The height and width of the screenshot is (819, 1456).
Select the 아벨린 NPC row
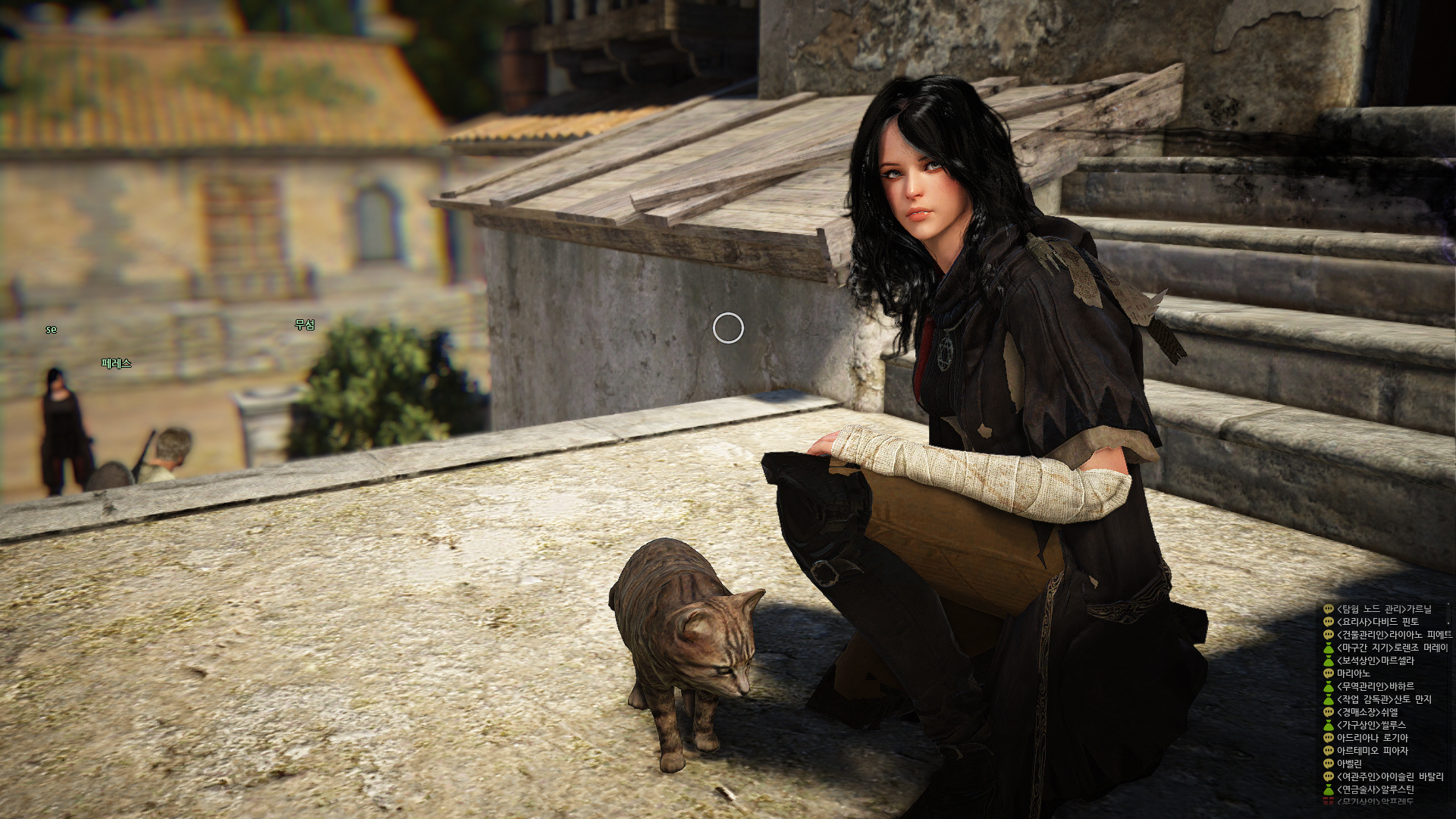coord(1349,764)
